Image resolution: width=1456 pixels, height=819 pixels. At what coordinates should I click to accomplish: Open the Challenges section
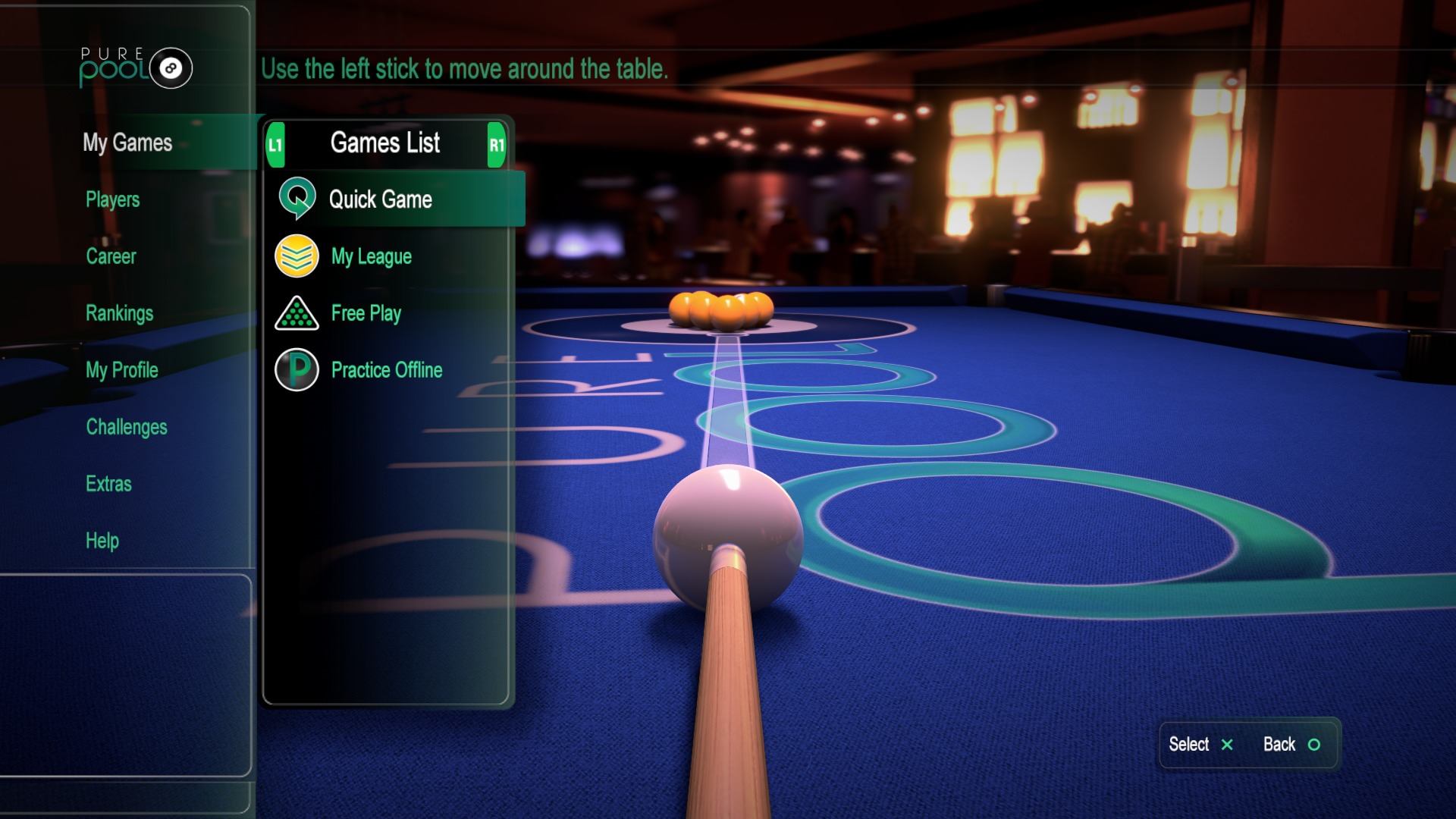[x=126, y=427]
